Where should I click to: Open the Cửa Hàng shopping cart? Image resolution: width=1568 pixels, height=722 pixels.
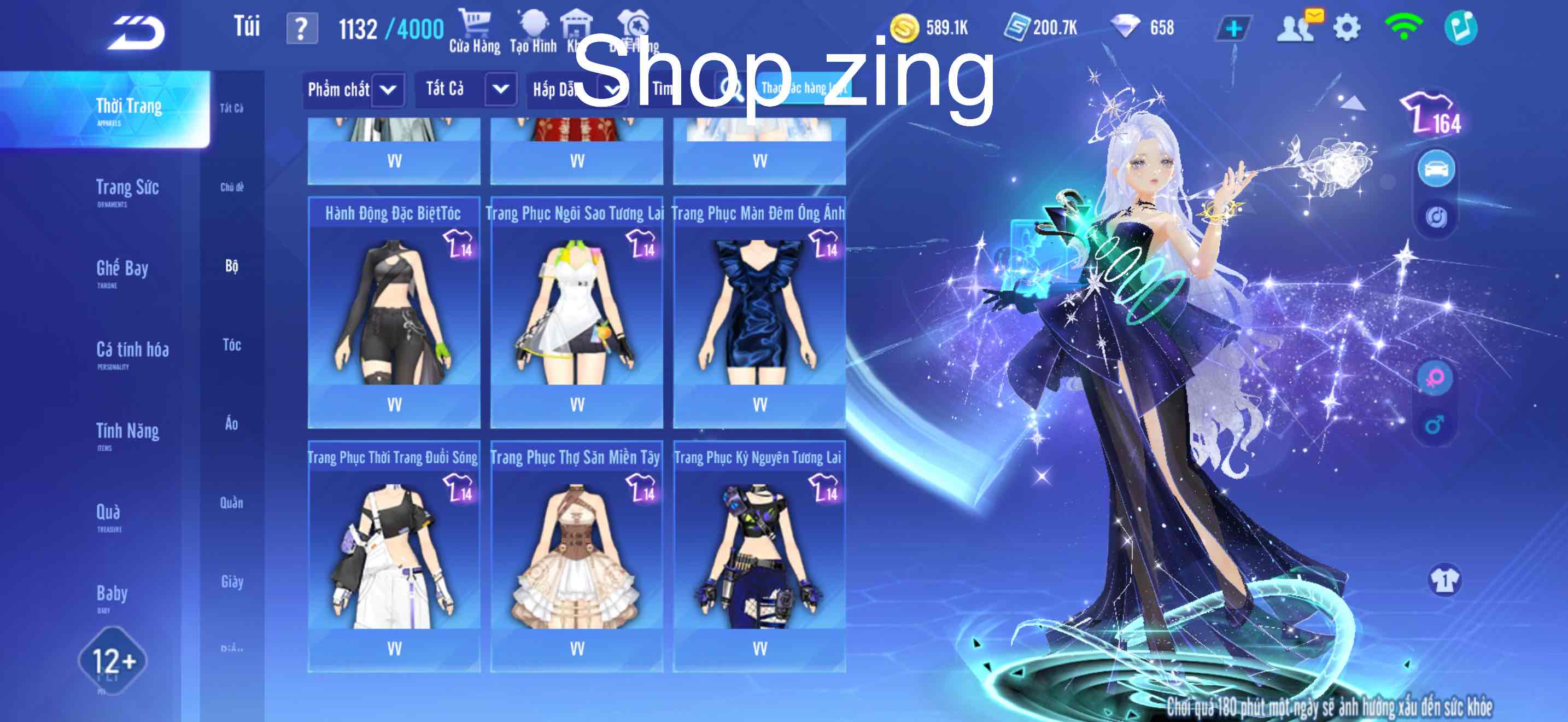475,27
